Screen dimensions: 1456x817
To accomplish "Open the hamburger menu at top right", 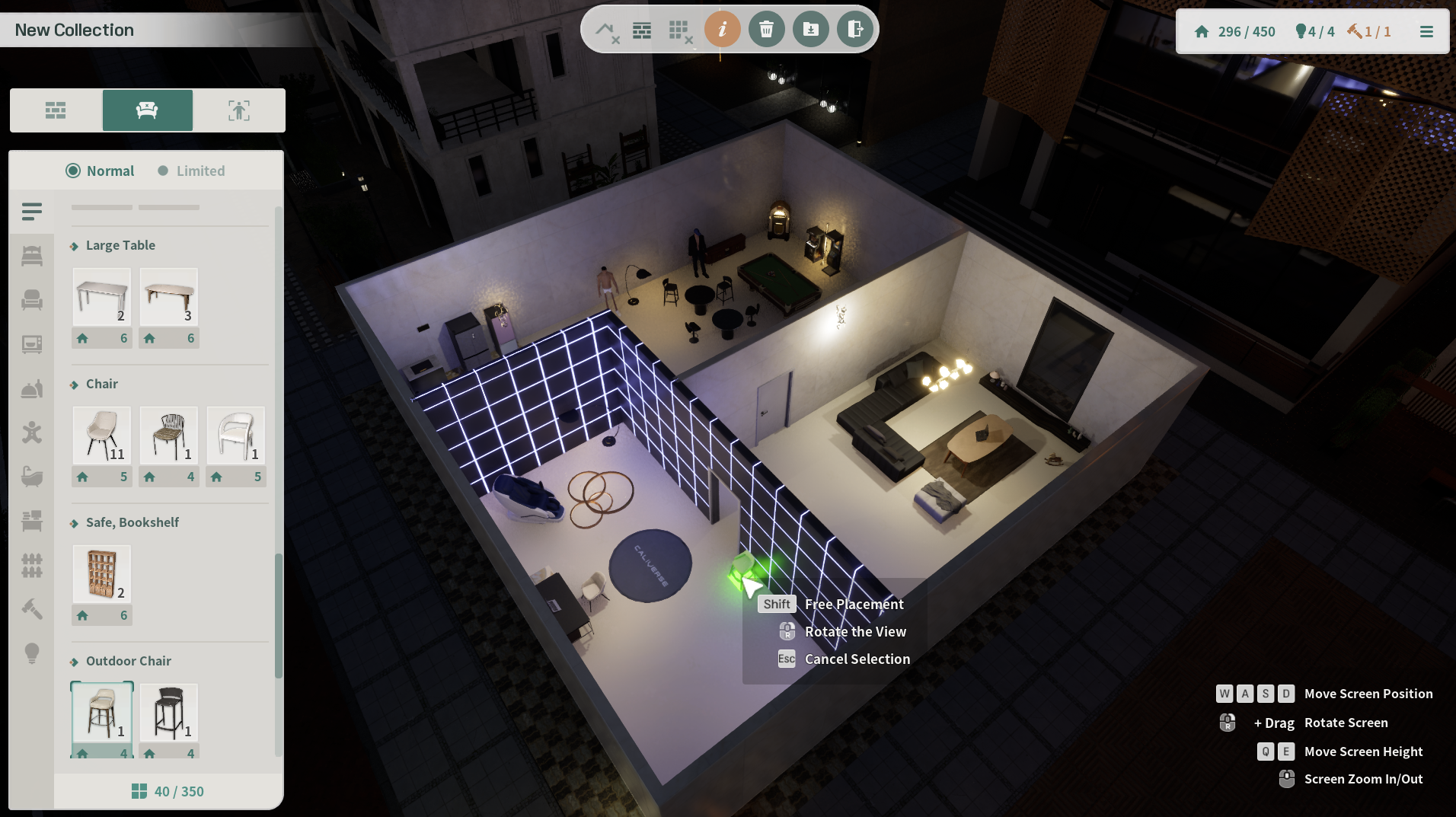I will [1426, 32].
